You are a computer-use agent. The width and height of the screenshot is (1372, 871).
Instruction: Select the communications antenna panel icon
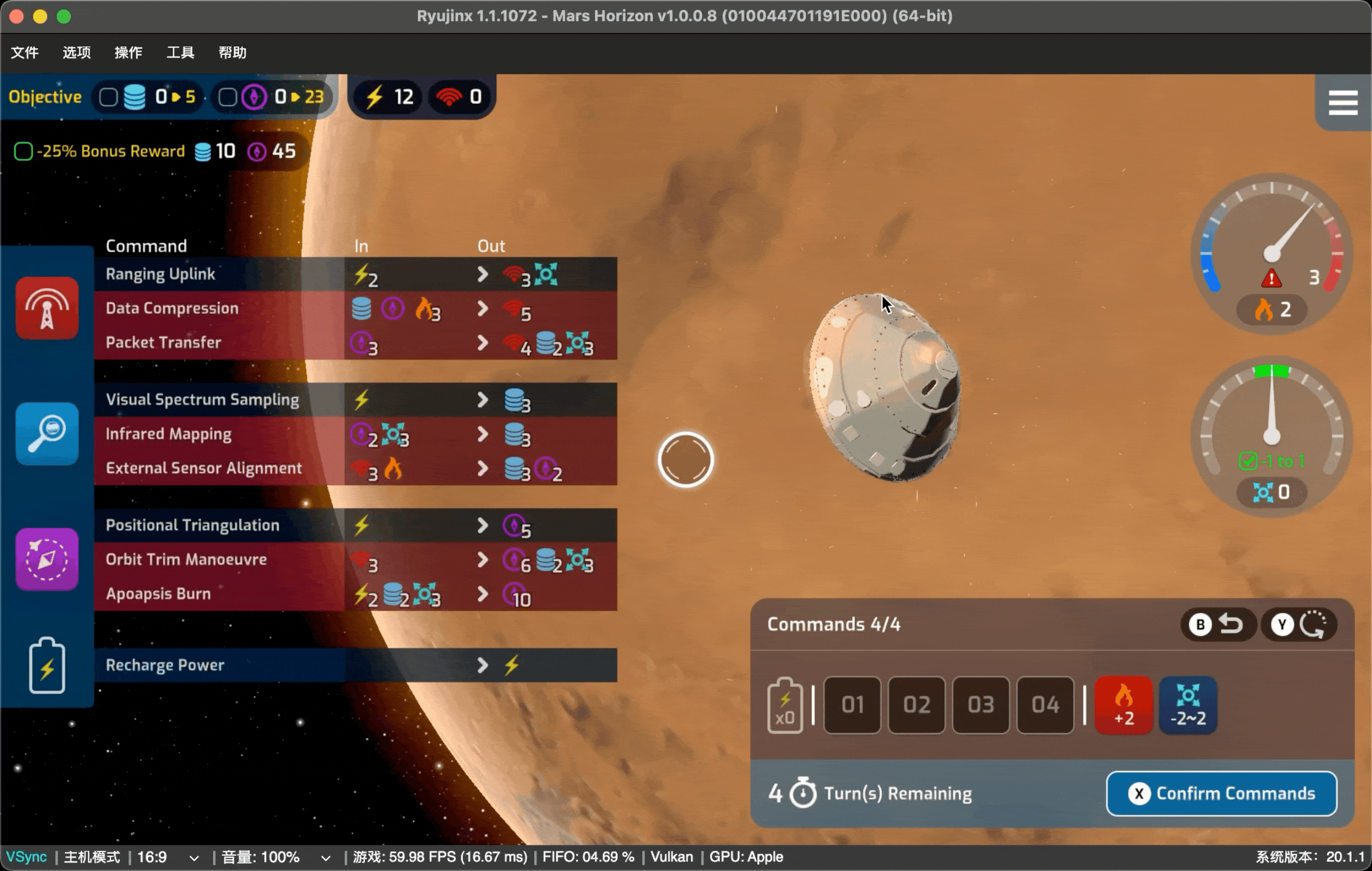click(46, 308)
